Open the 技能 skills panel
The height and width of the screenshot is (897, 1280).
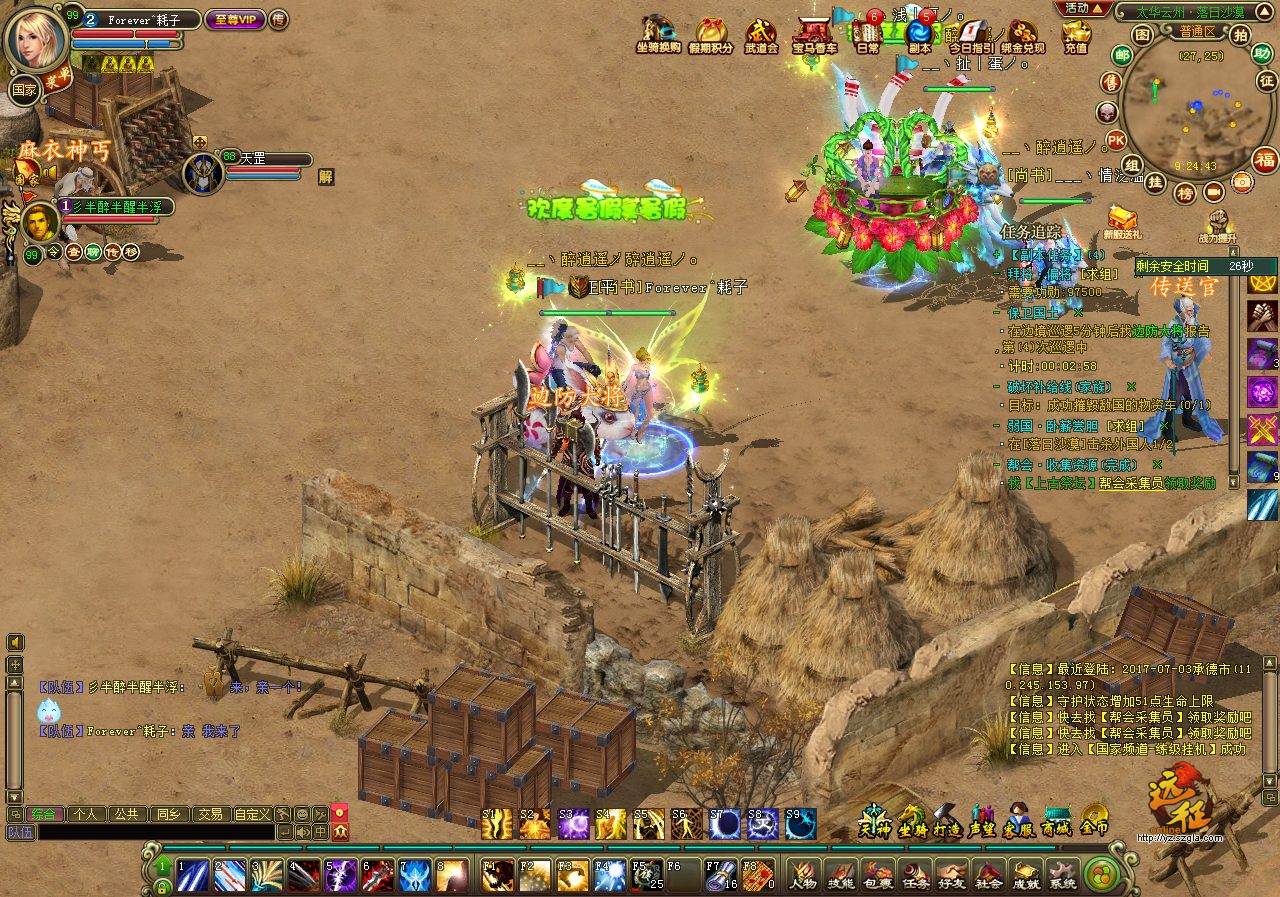pyautogui.click(x=841, y=874)
